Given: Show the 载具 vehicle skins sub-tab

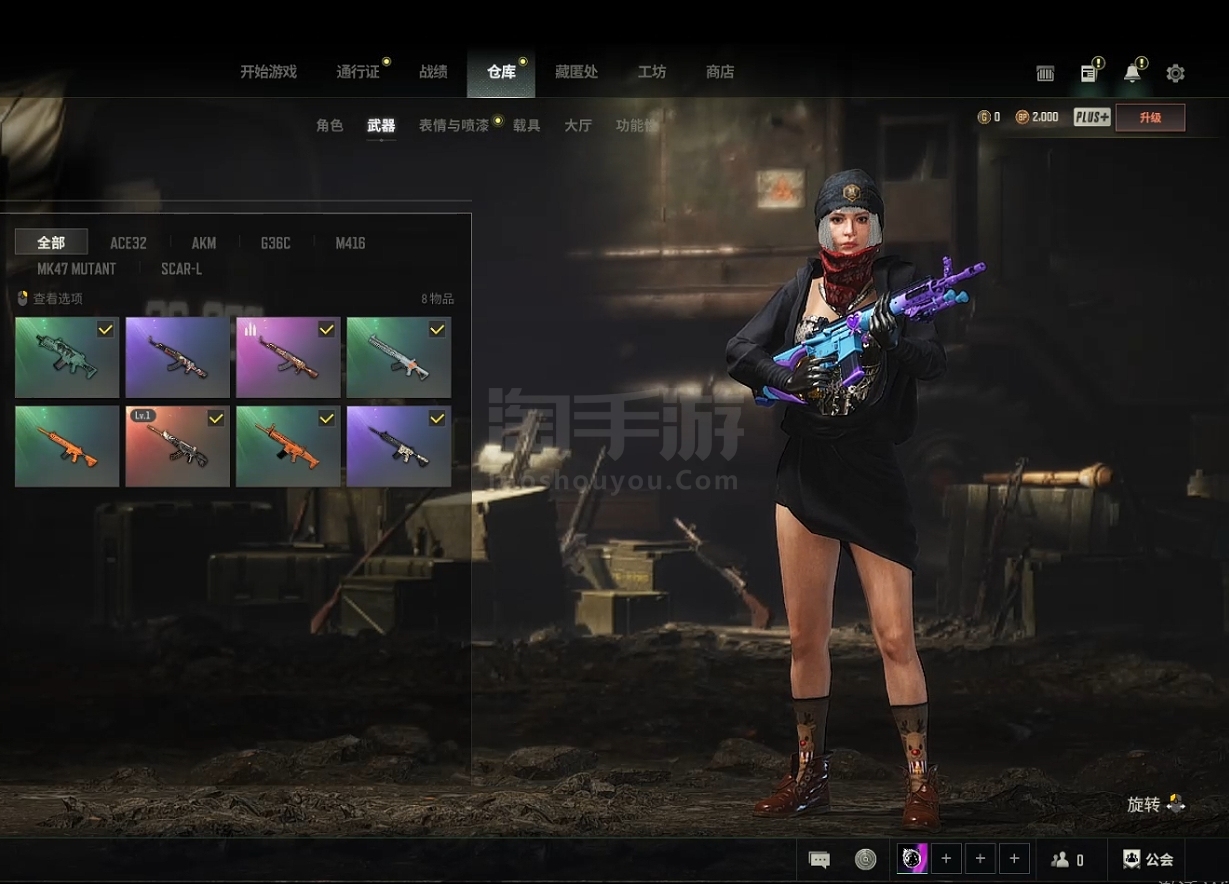Looking at the screenshot, I should (x=527, y=126).
